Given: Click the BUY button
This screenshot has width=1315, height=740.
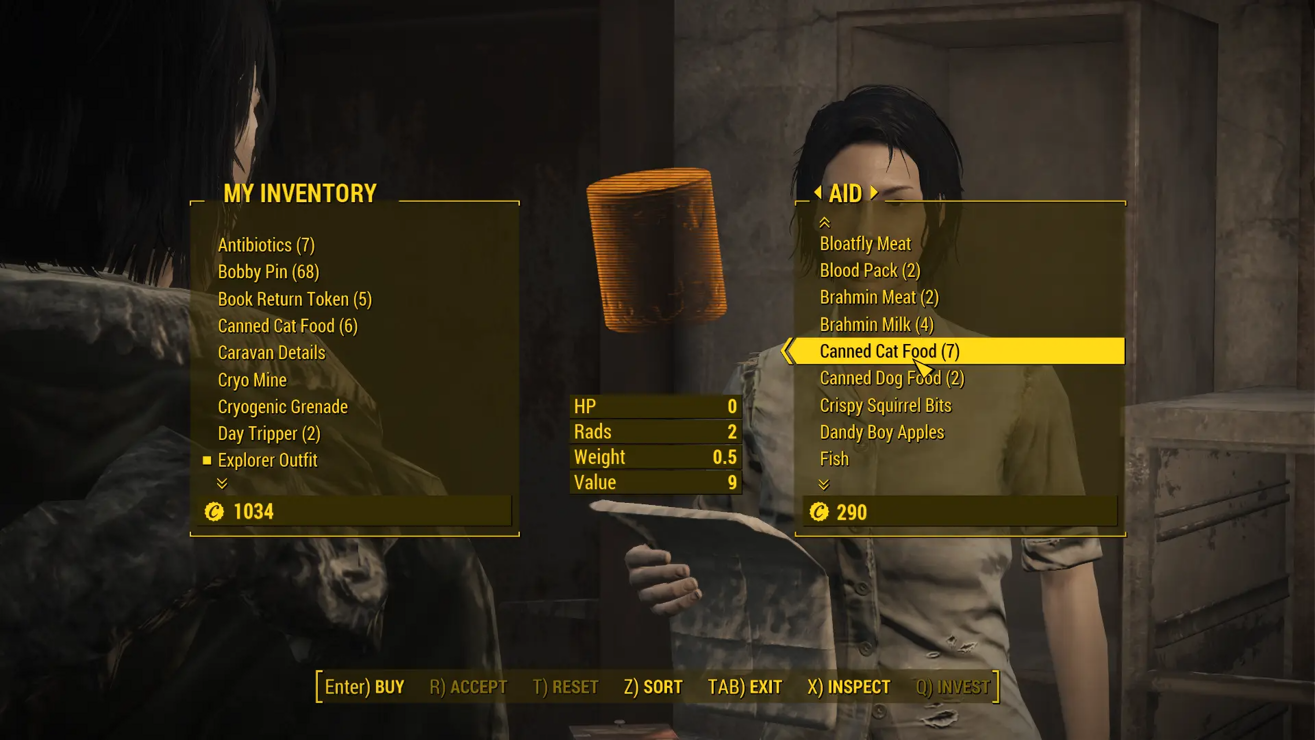Looking at the screenshot, I should click(364, 687).
